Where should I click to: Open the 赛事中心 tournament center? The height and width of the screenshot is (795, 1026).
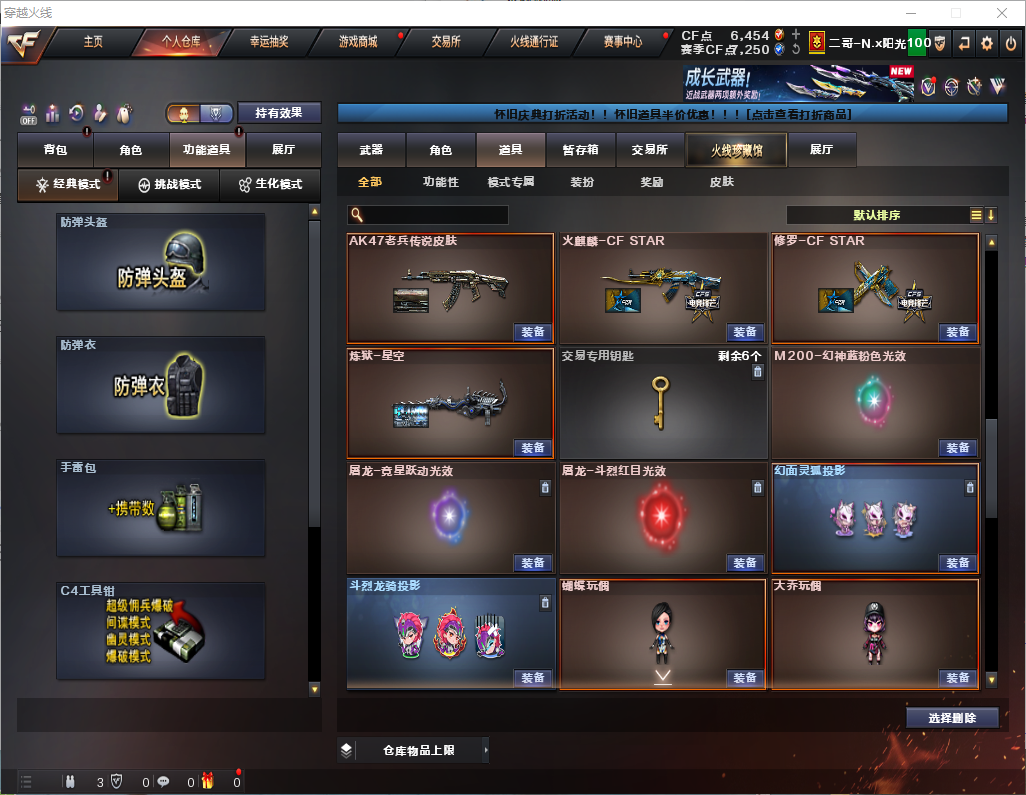click(622, 42)
